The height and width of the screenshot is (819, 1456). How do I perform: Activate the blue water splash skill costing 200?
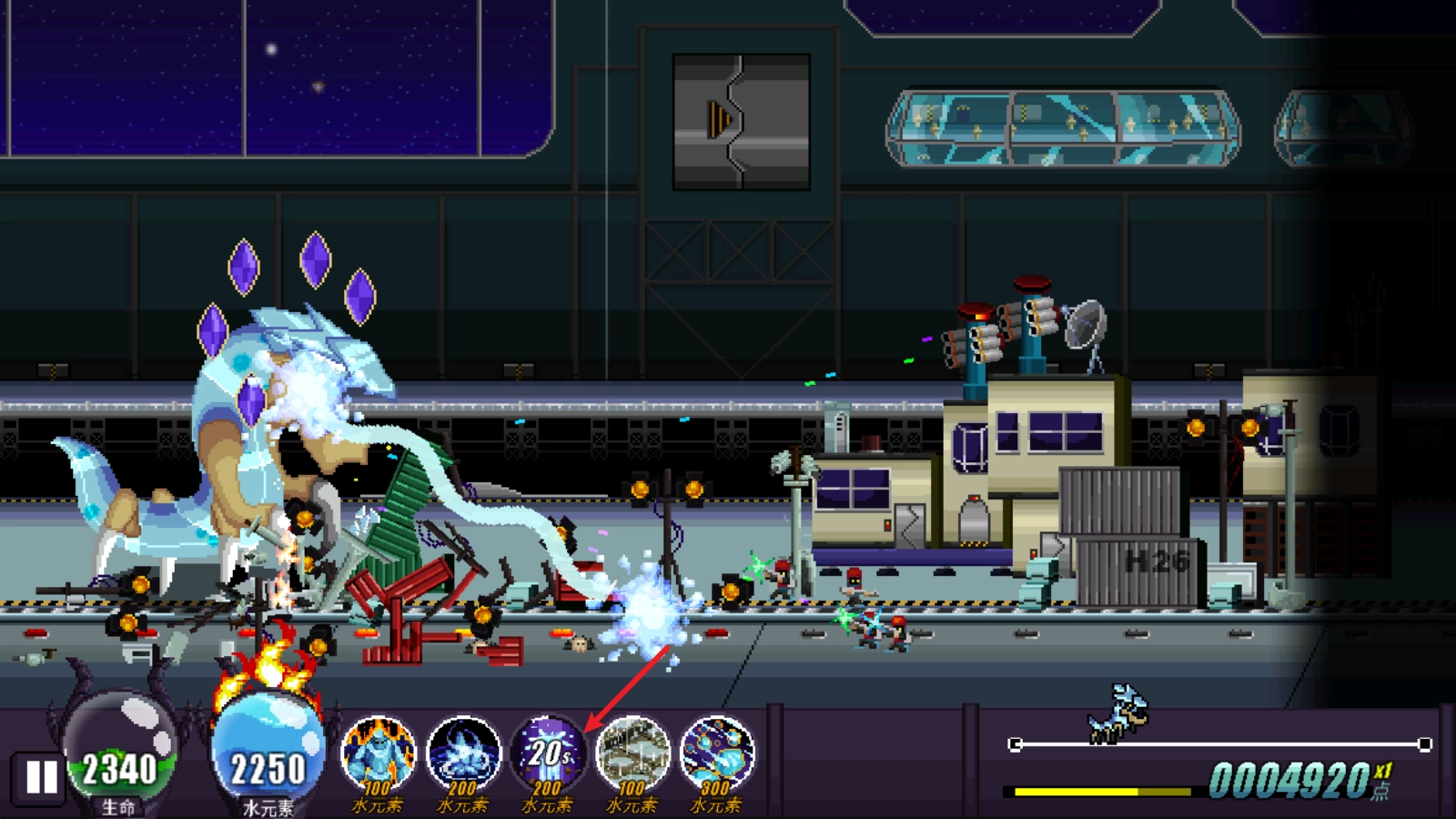pyautogui.click(x=463, y=755)
